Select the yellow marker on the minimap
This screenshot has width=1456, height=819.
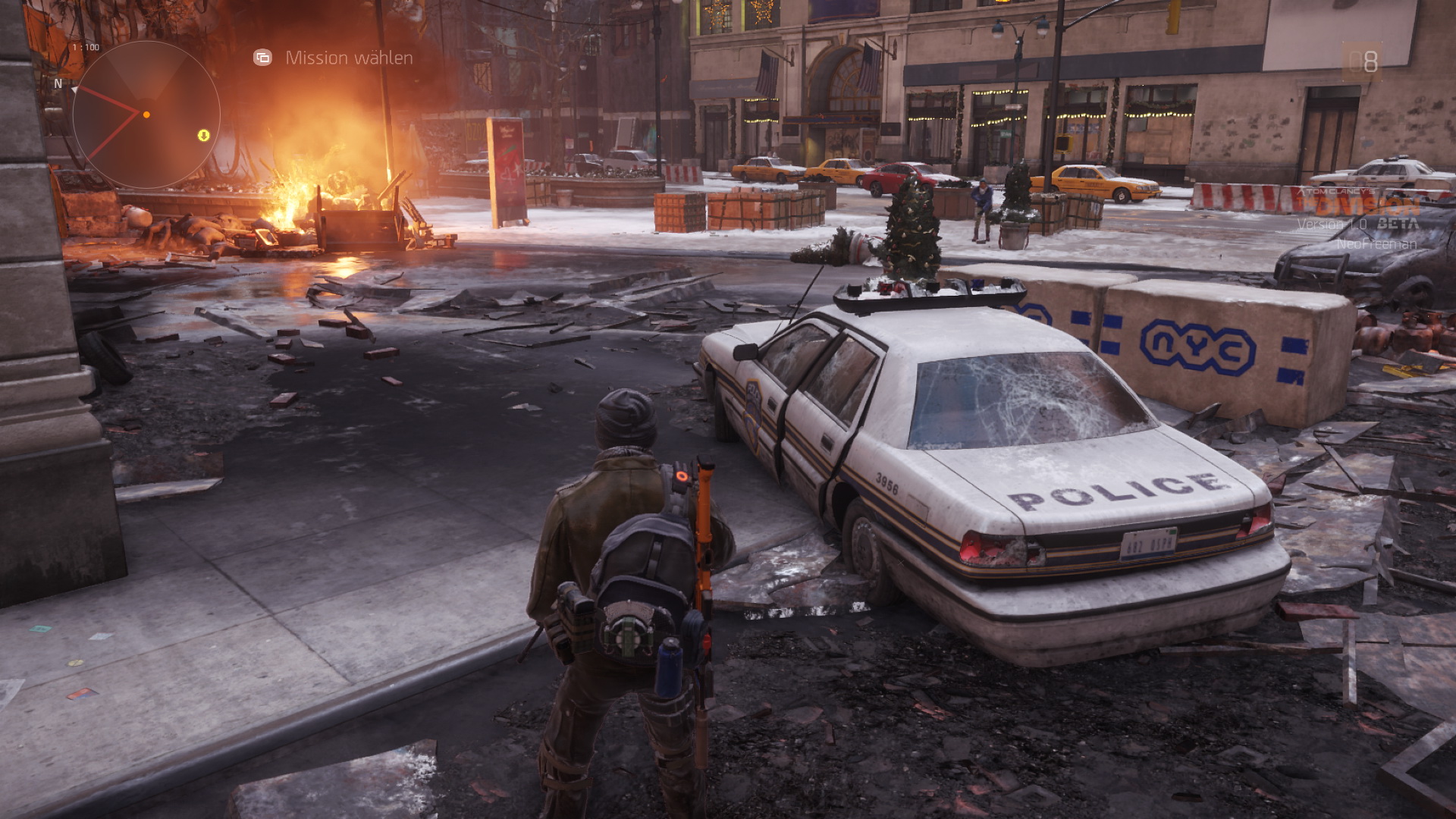tap(203, 135)
